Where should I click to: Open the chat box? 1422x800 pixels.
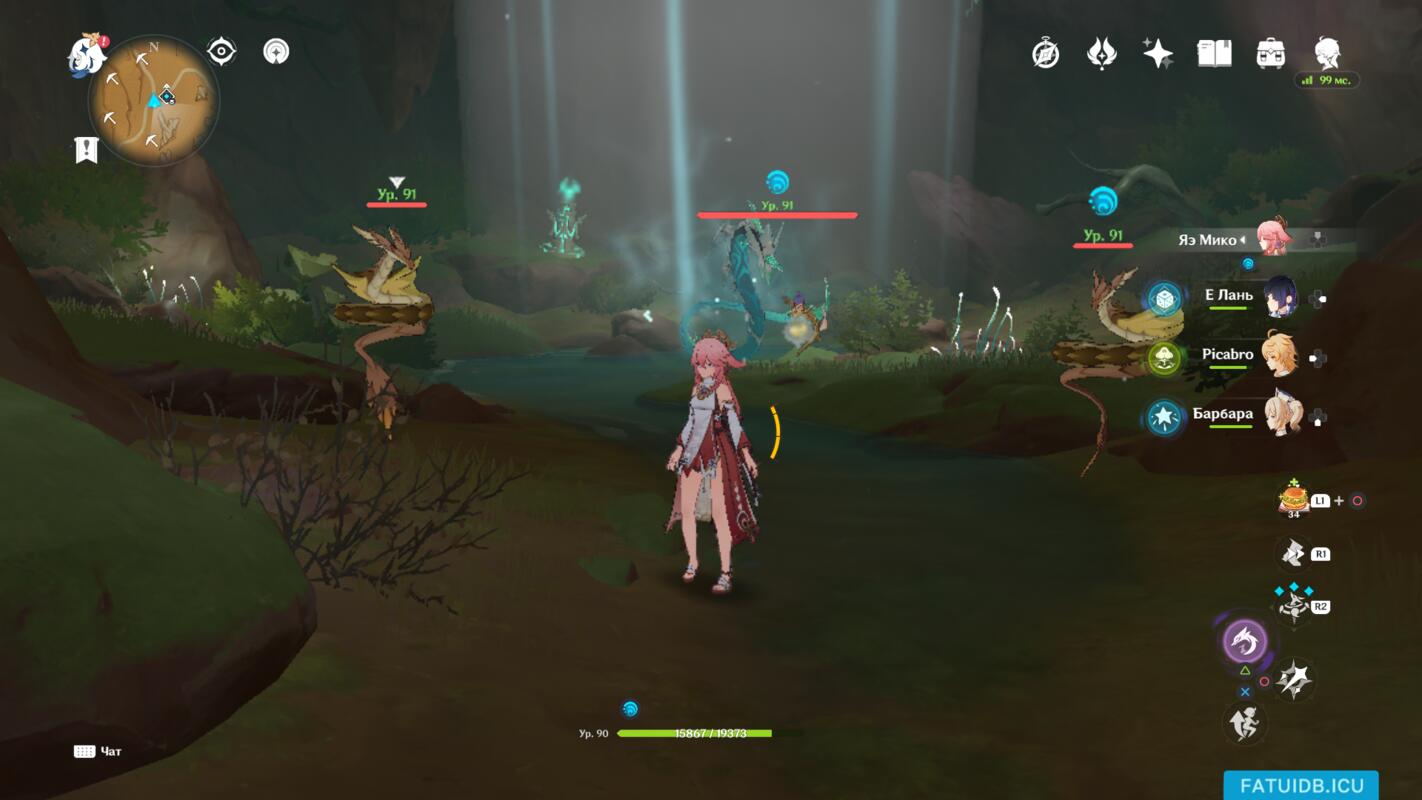(98, 751)
